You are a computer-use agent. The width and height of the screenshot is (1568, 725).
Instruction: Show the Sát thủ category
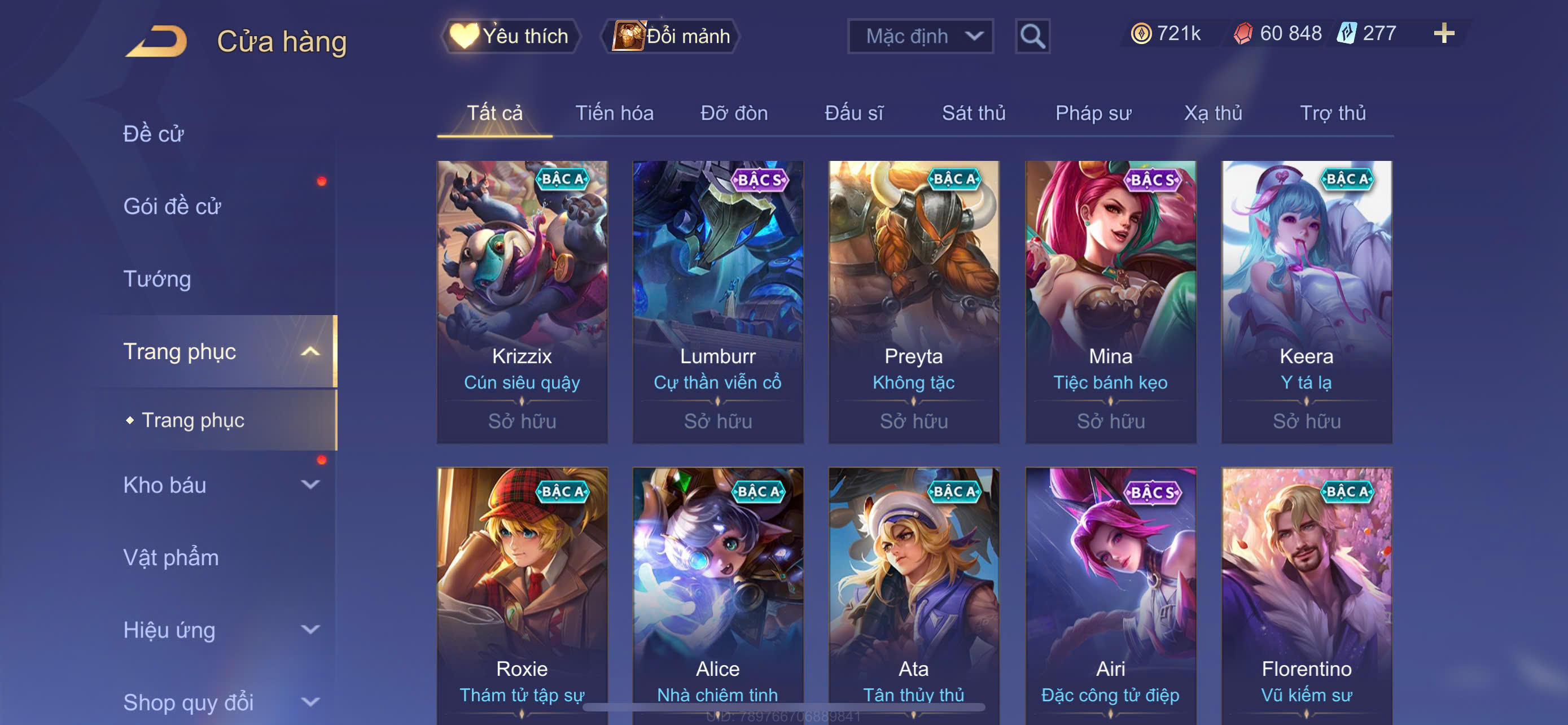pyautogui.click(x=973, y=113)
